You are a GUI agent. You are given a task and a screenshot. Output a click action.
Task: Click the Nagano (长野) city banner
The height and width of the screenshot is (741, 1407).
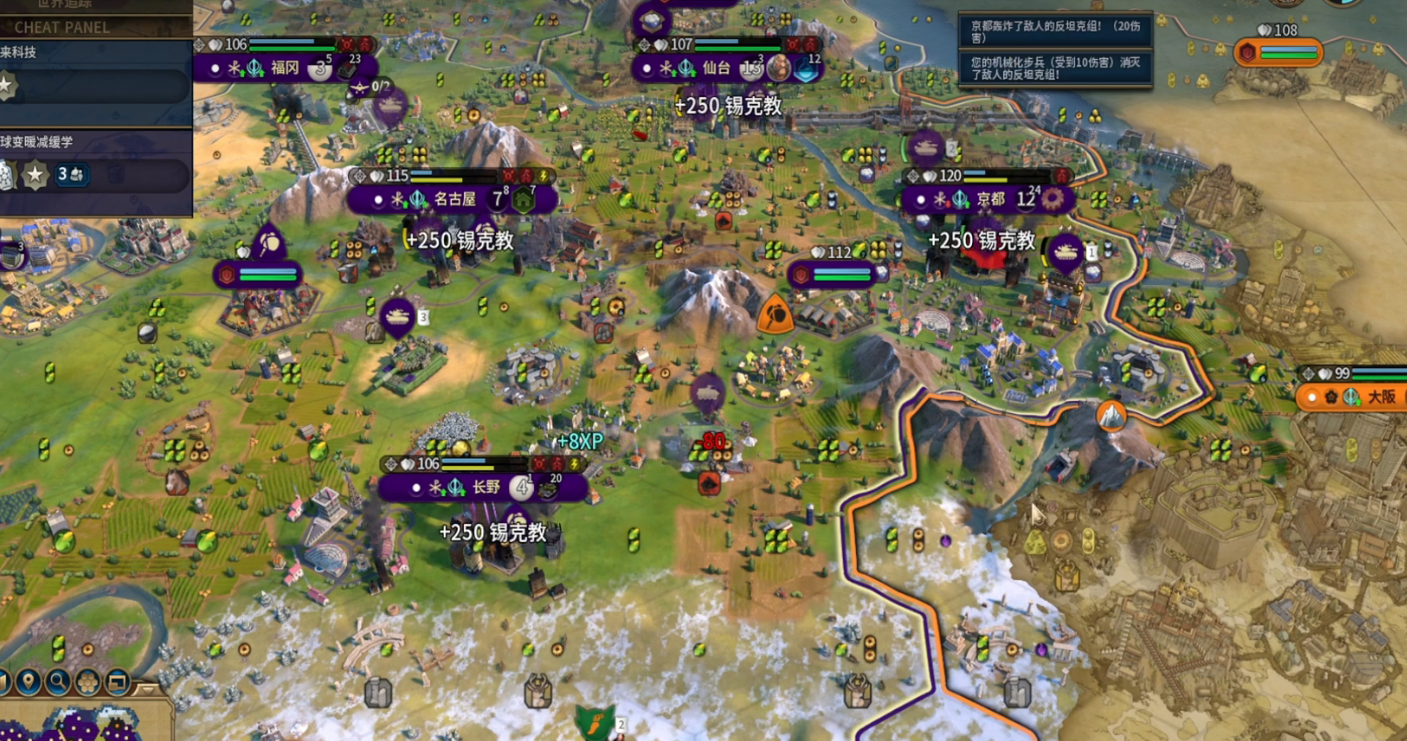(x=485, y=487)
